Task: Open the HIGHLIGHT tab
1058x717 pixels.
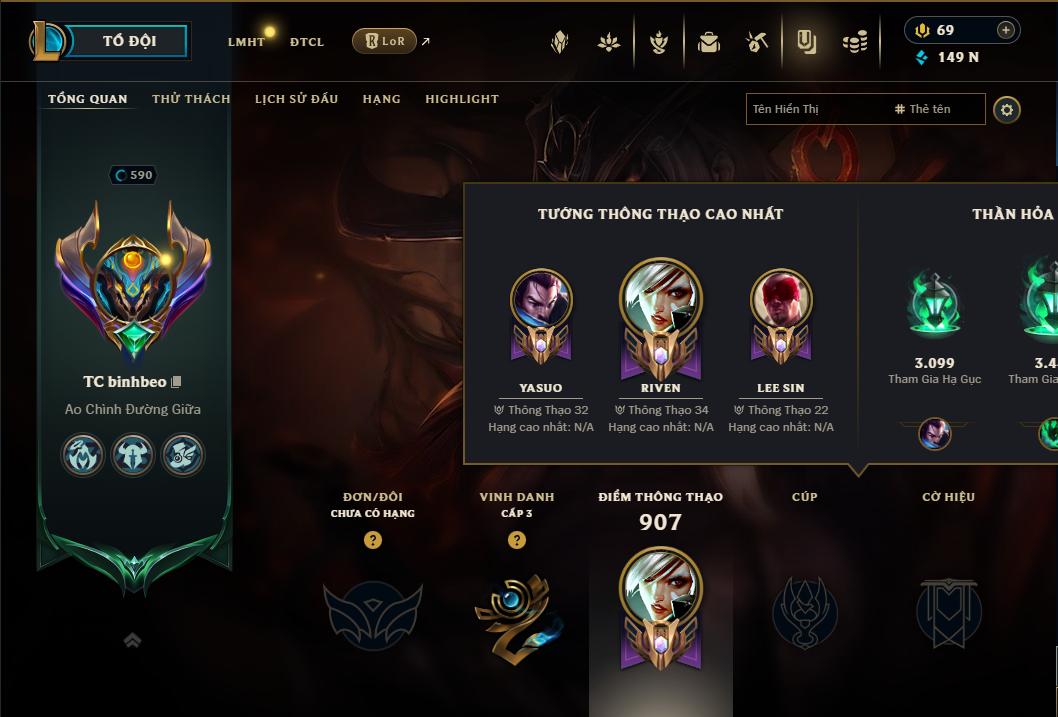Action: pos(461,99)
